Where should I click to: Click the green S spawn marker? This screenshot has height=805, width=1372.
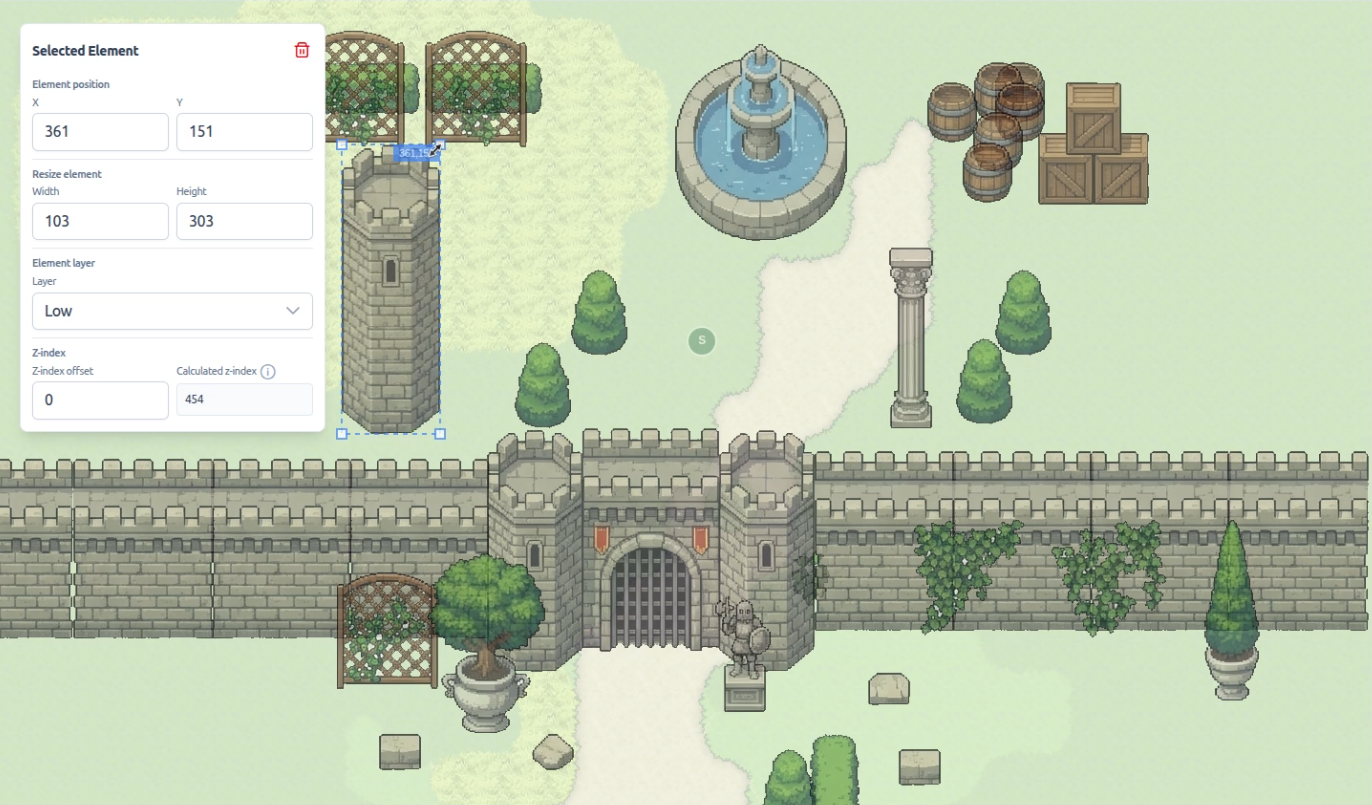702,341
